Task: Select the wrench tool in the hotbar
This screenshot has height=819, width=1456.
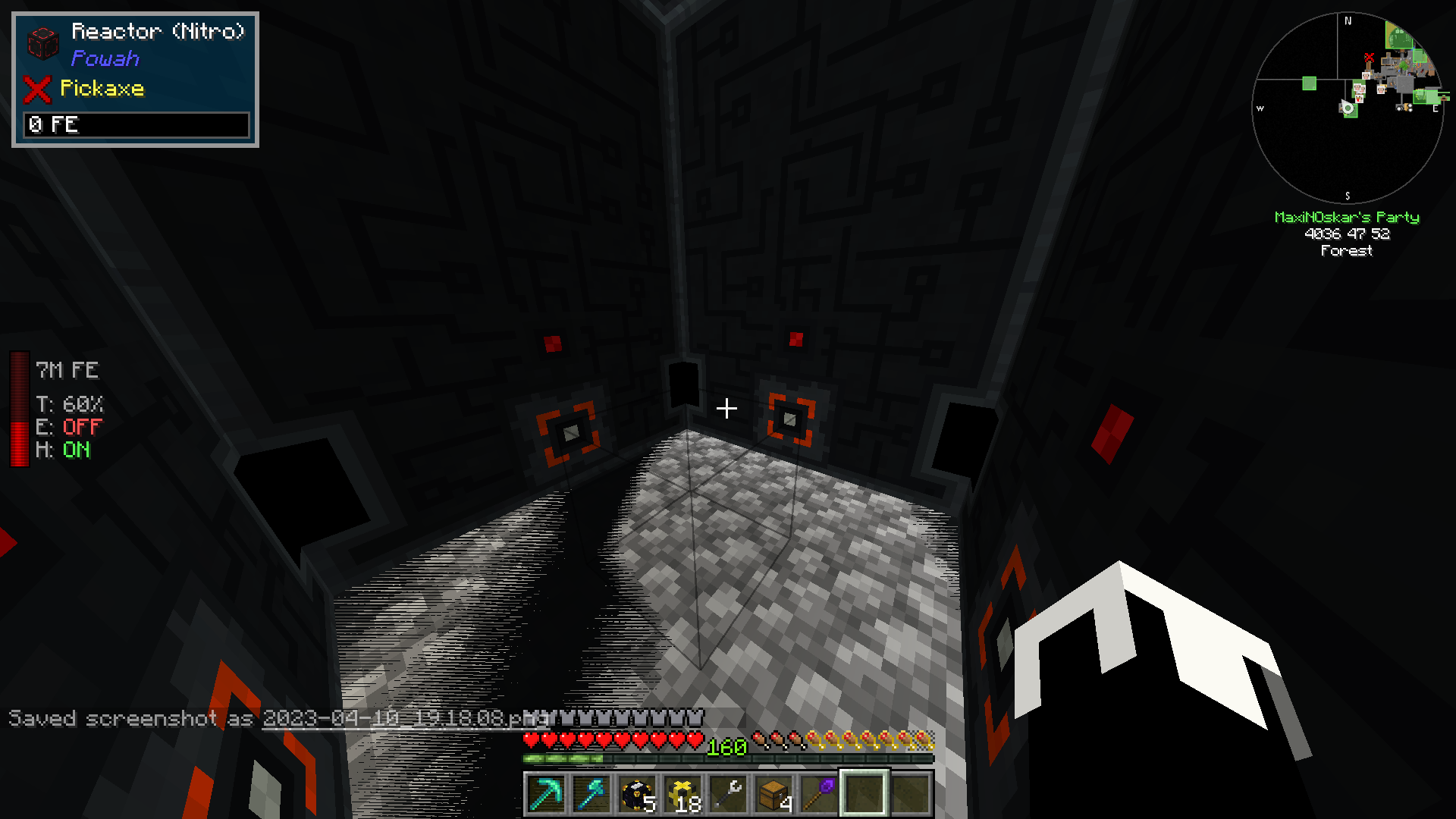Action: 730,792
